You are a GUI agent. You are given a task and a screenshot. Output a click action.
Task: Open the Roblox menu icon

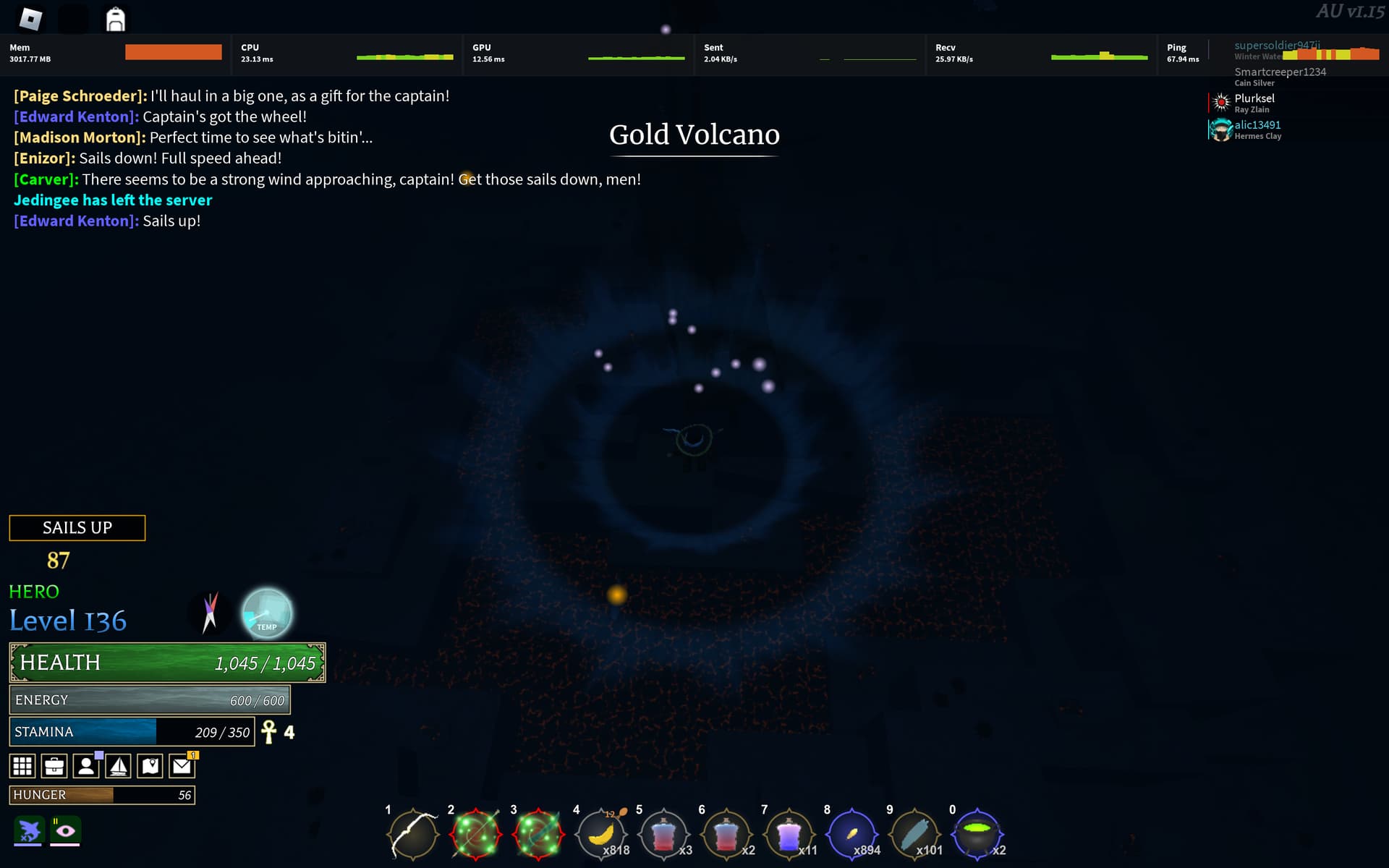30,18
